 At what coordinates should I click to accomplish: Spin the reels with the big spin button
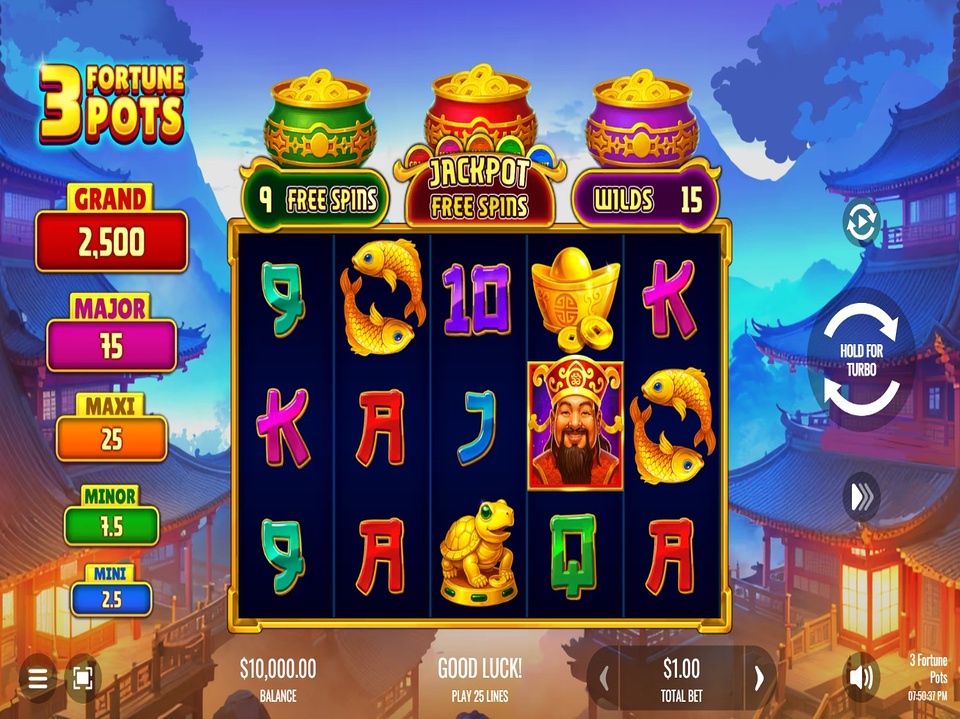point(860,359)
